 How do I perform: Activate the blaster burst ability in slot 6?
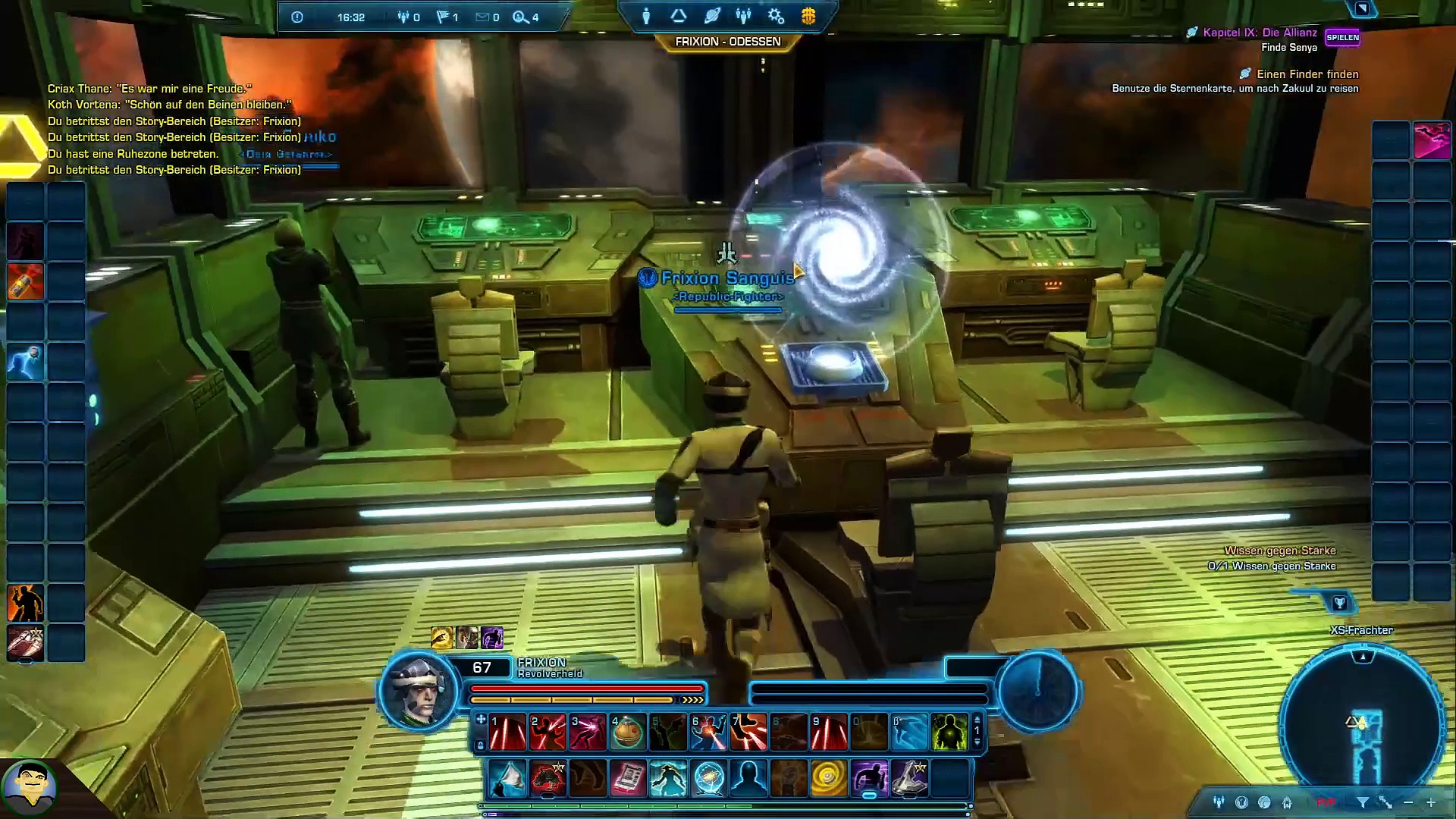point(708,733)
